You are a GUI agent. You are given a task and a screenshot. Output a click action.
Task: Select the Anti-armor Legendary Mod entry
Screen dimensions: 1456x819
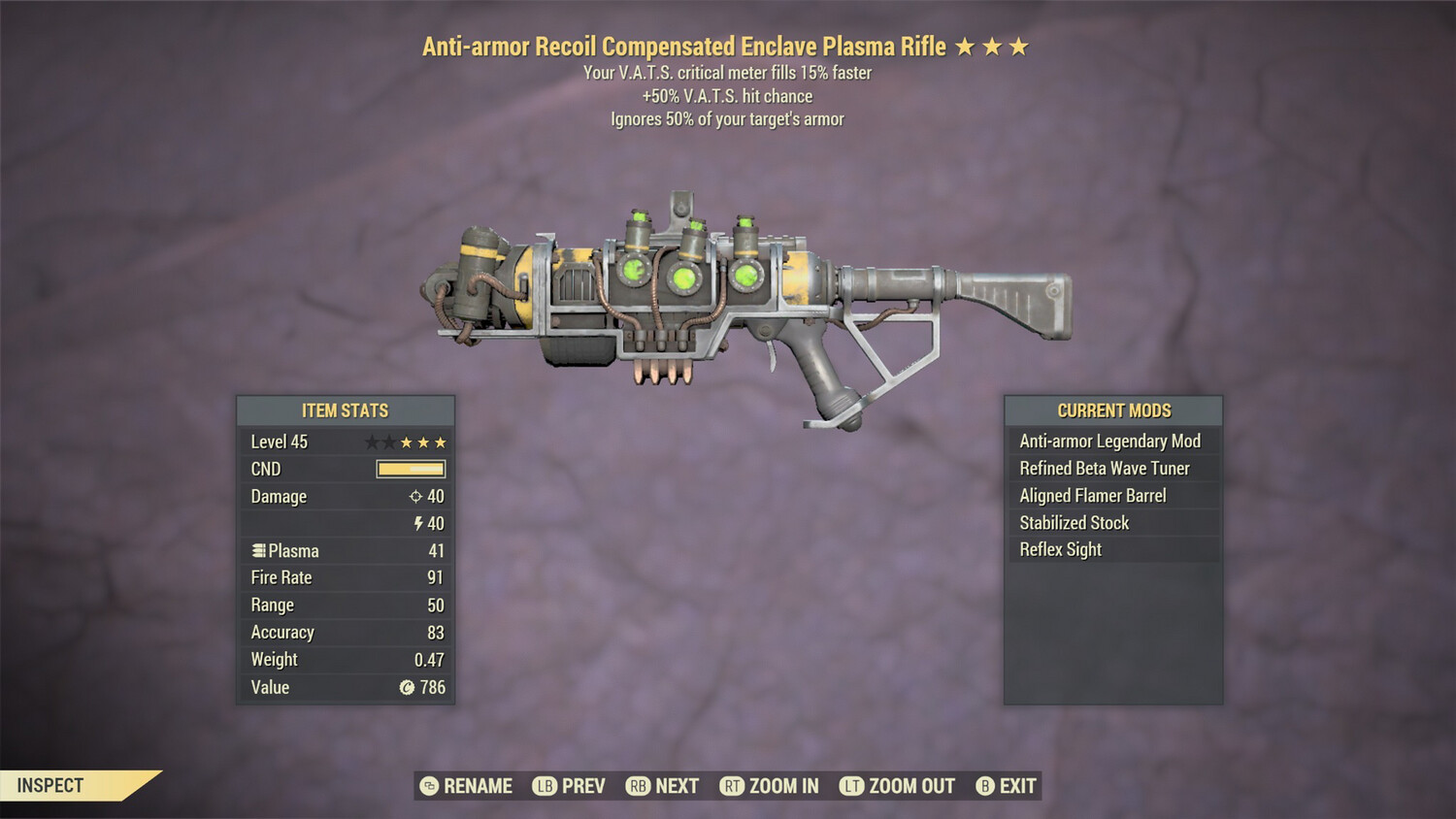point(1109,441)
